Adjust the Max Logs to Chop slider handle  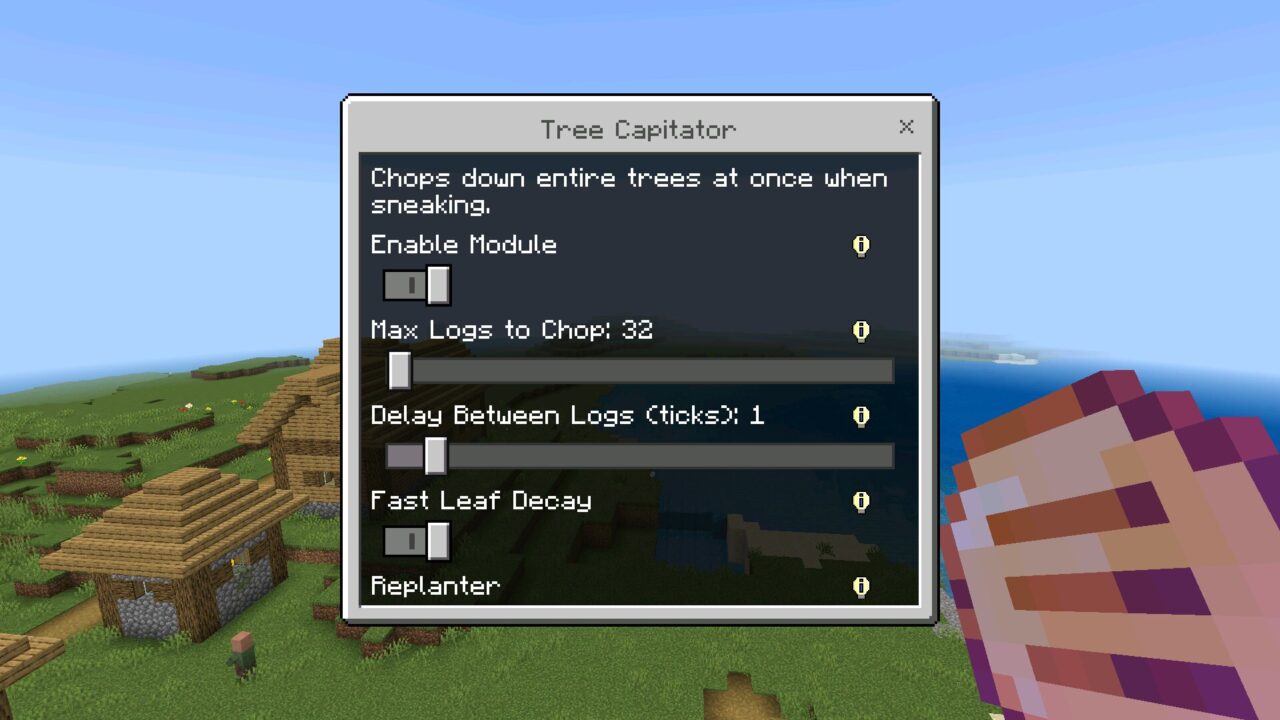tap(400, 370)
